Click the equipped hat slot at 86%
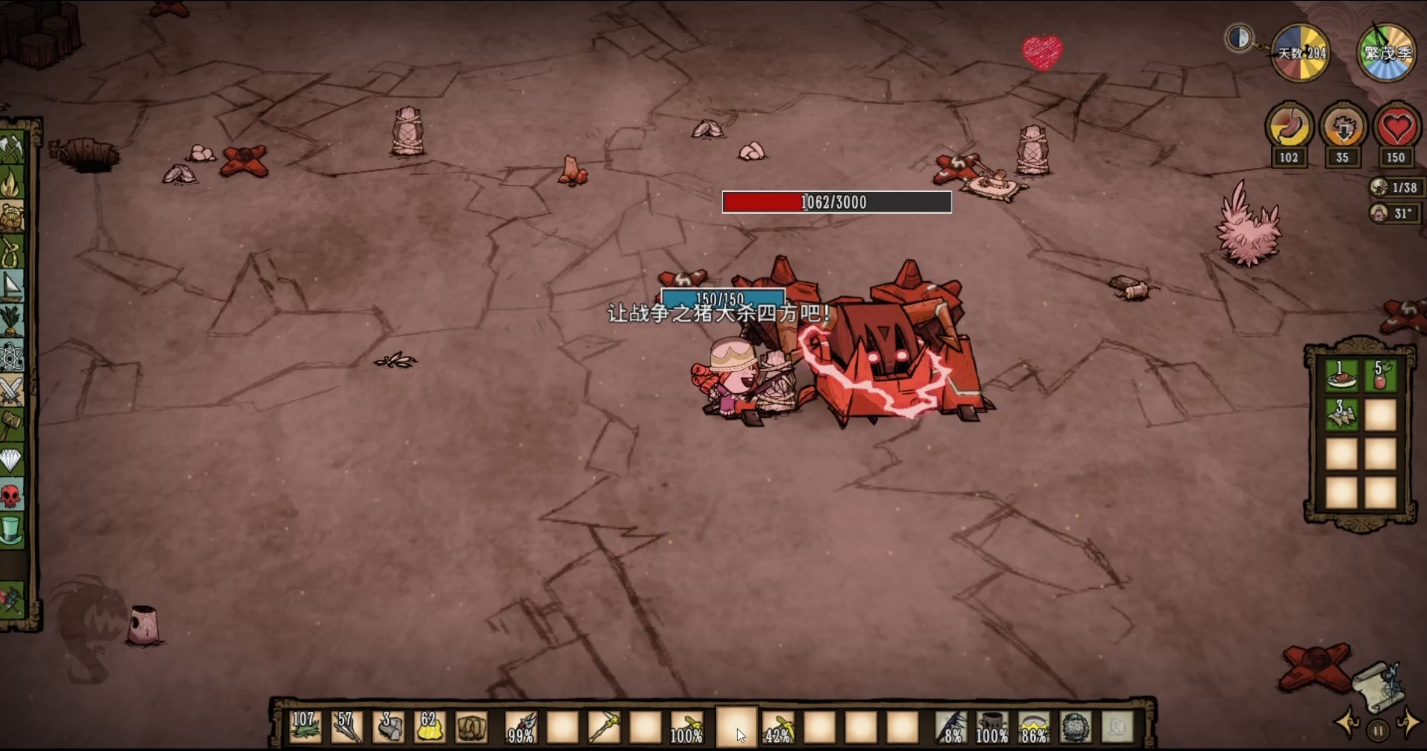The width and height of the screenshot is (1427, 751). (x=1034, y=726)
